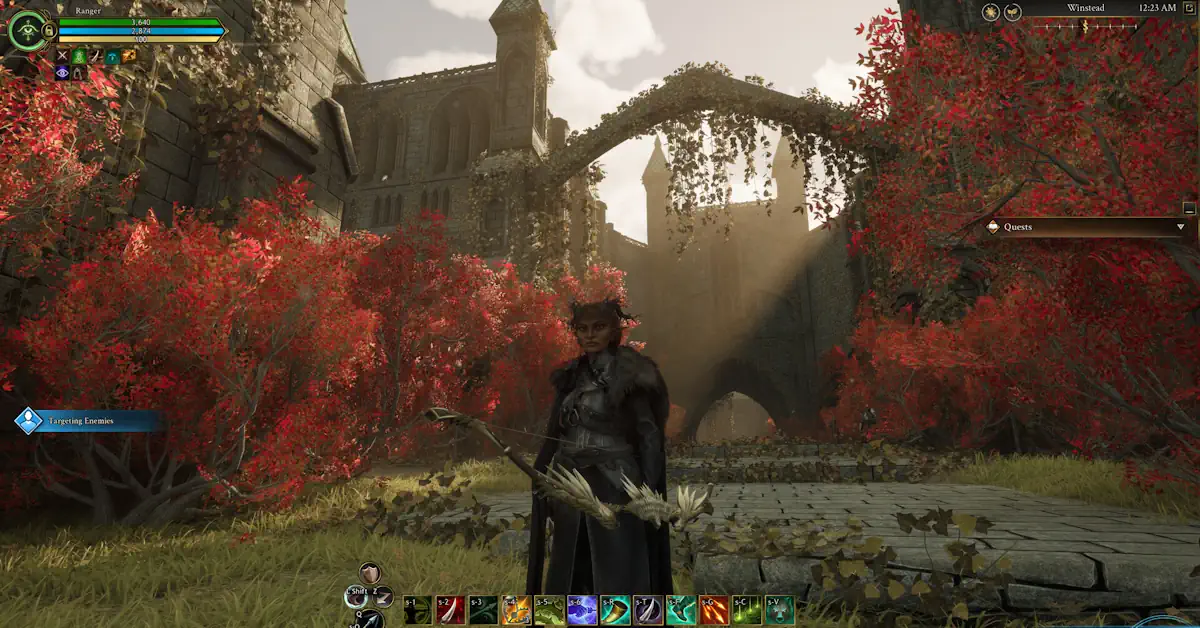Select the green figure buff icon
This screenshot has height=628, width=1200.
79,56
